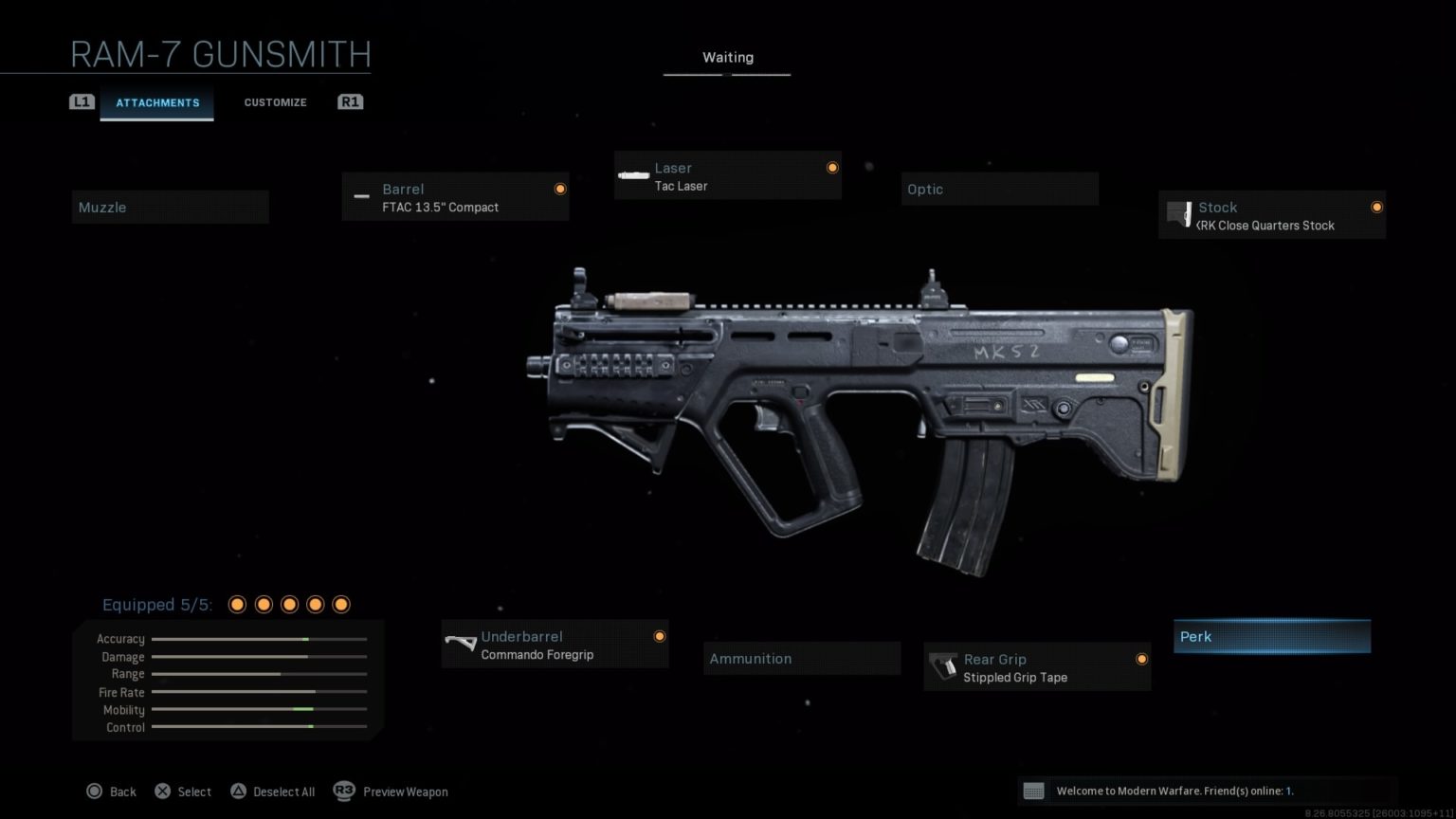Click the Mobility stat bar

tap(259, 709)
